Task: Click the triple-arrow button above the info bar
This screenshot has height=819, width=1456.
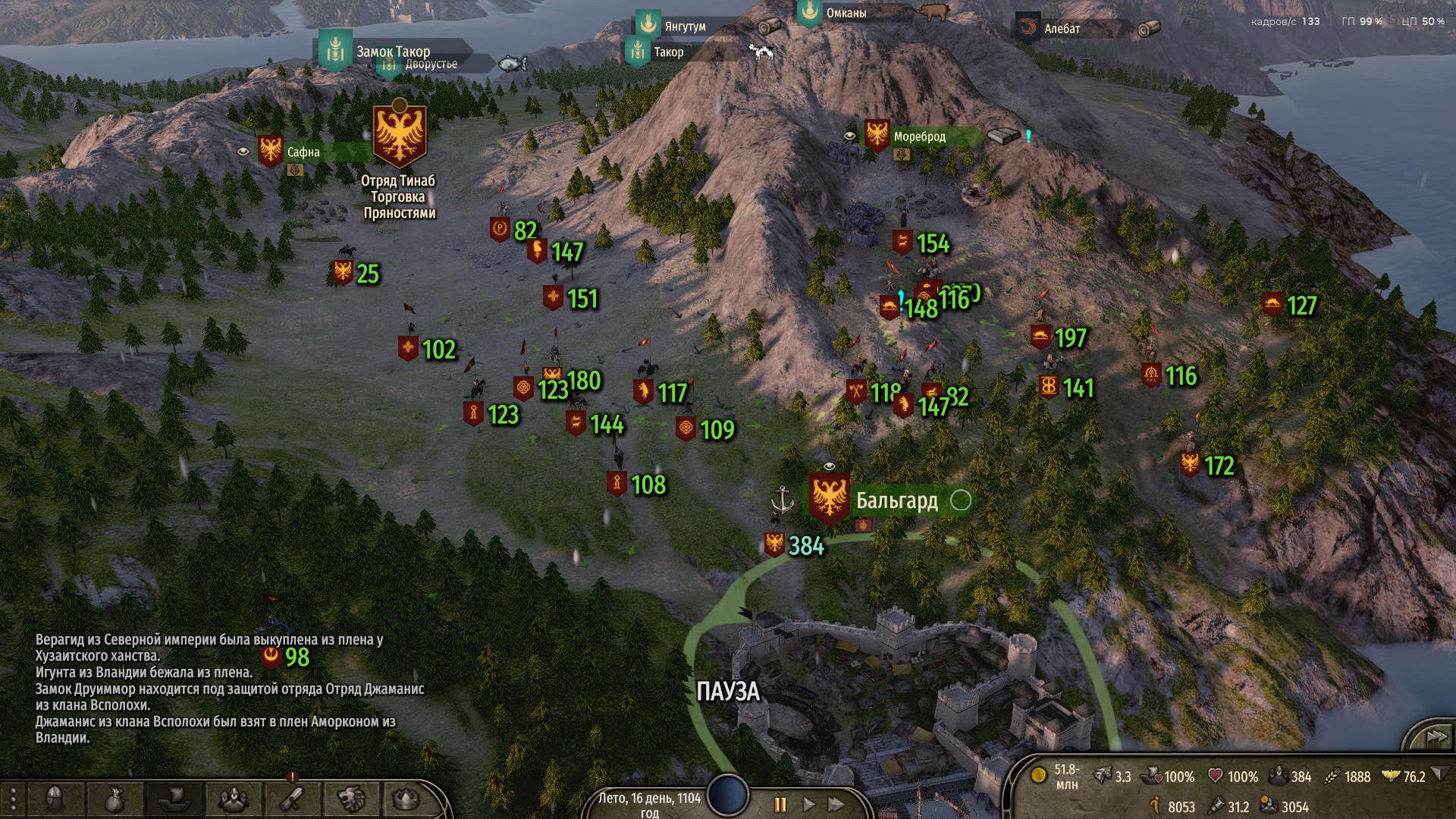Action: pos(1436,737)
